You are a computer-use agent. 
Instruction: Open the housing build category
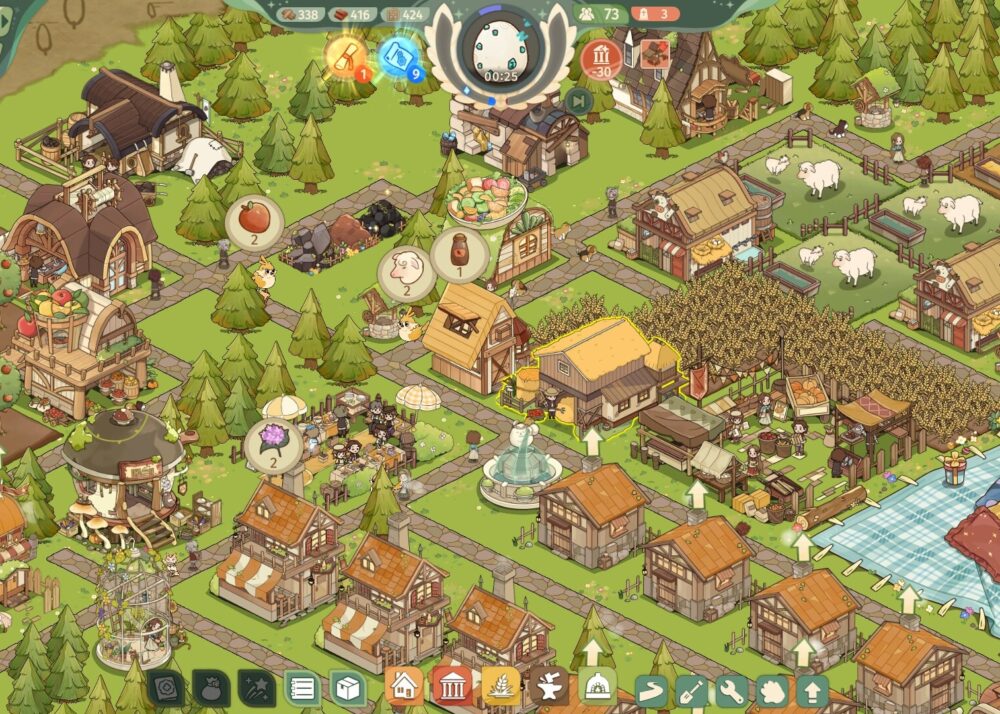pyautogui.click(x=404, y=687)
